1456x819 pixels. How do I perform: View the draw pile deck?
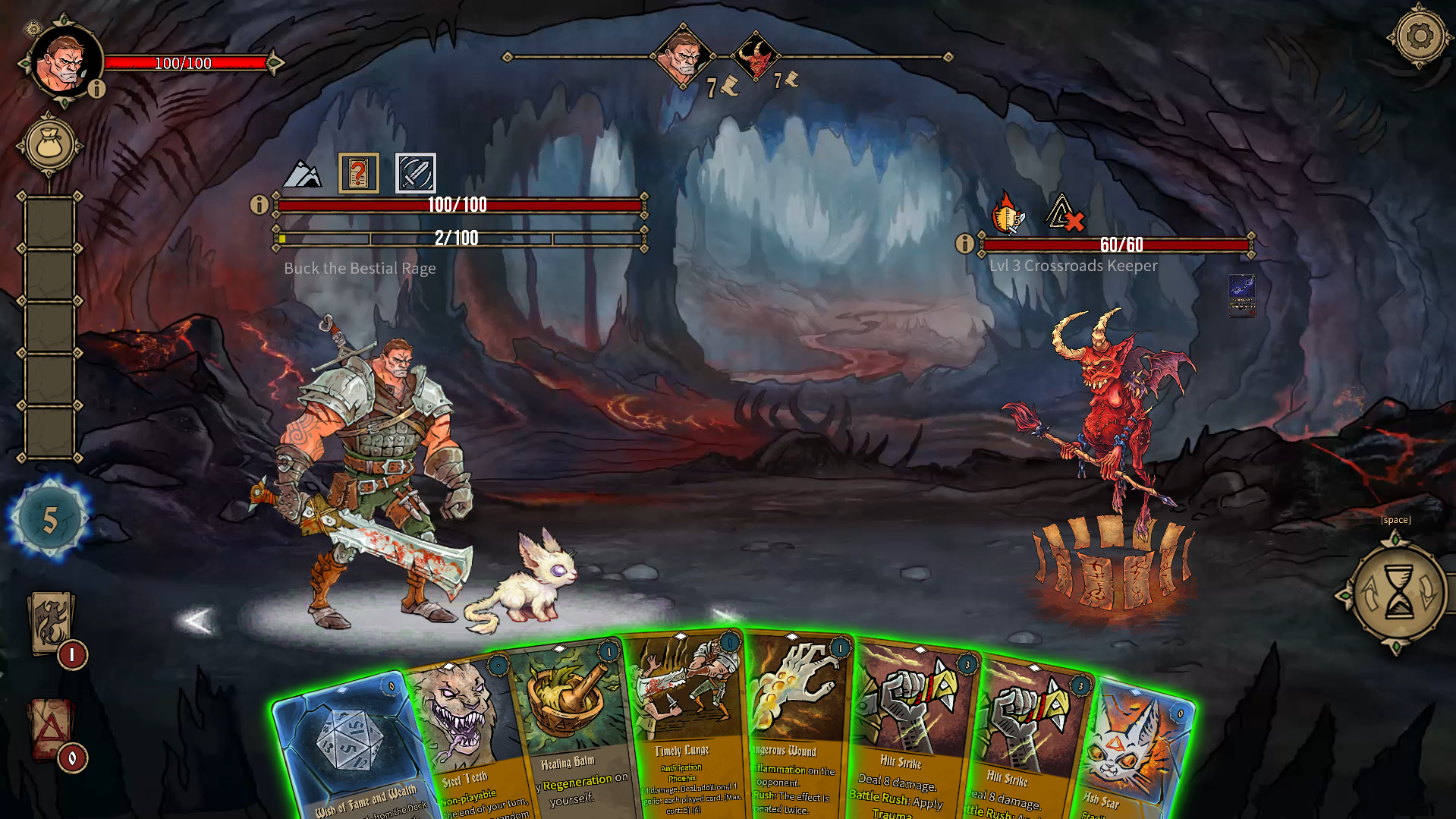tap(52, 622)
